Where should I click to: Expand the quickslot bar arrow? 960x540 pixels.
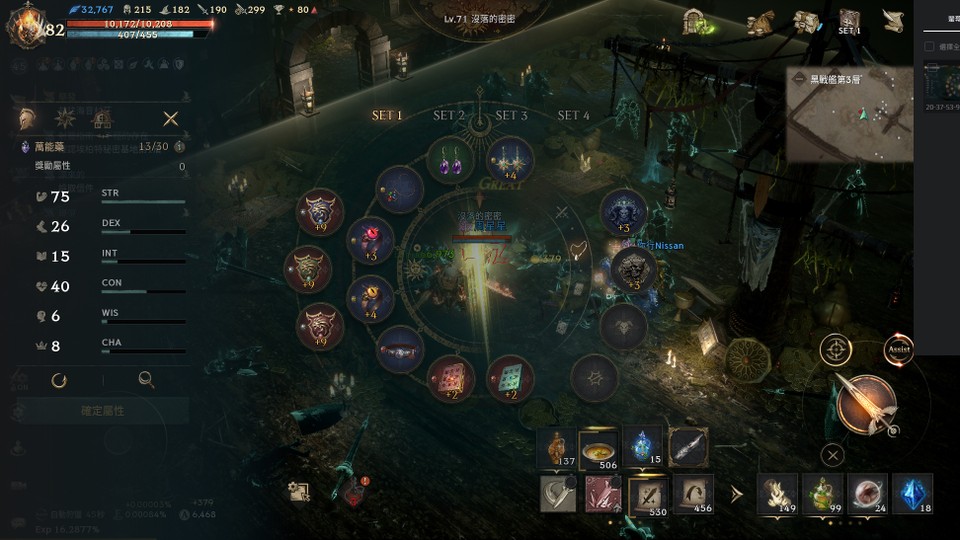pyautogui.click(x=737, y=493)
